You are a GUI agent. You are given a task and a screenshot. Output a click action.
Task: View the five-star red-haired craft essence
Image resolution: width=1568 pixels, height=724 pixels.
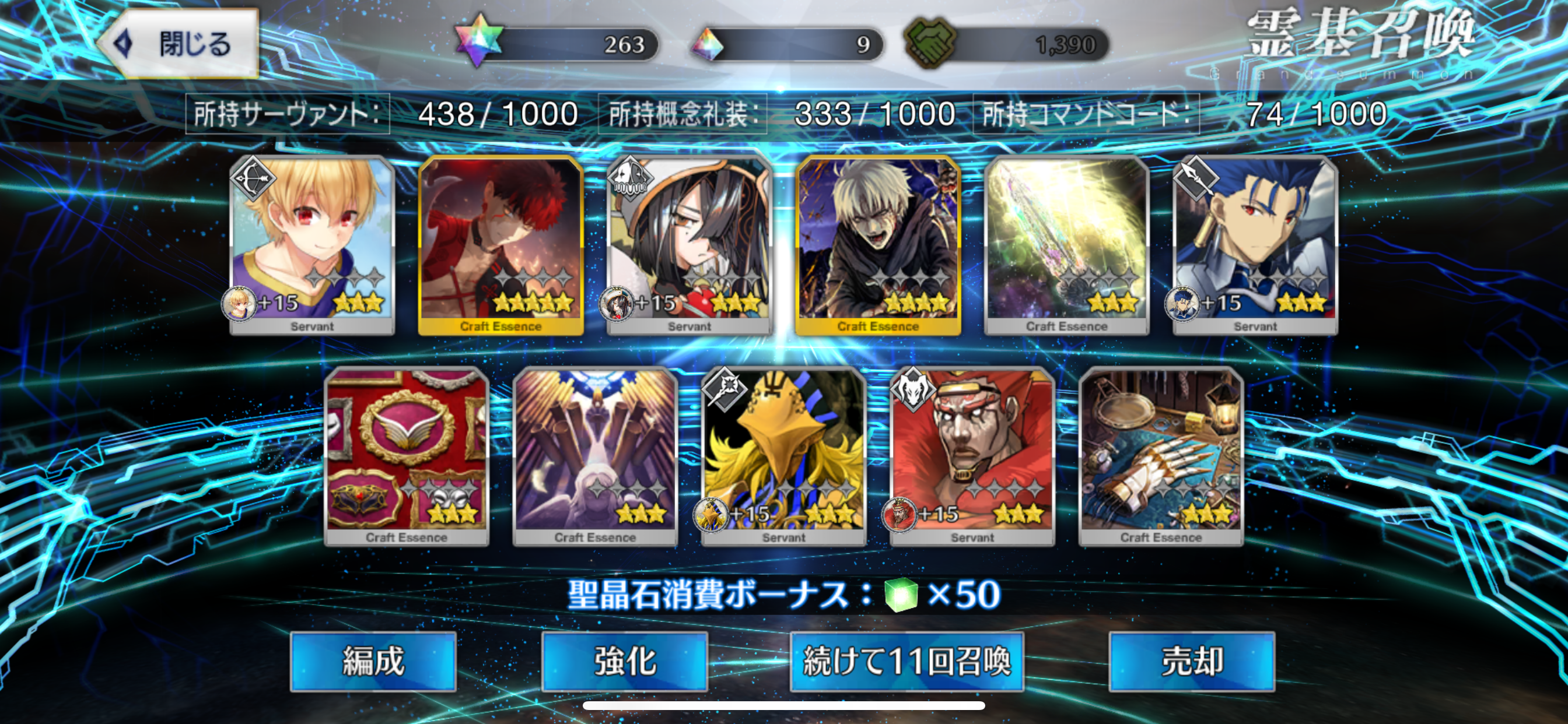(x=501, y=244)
